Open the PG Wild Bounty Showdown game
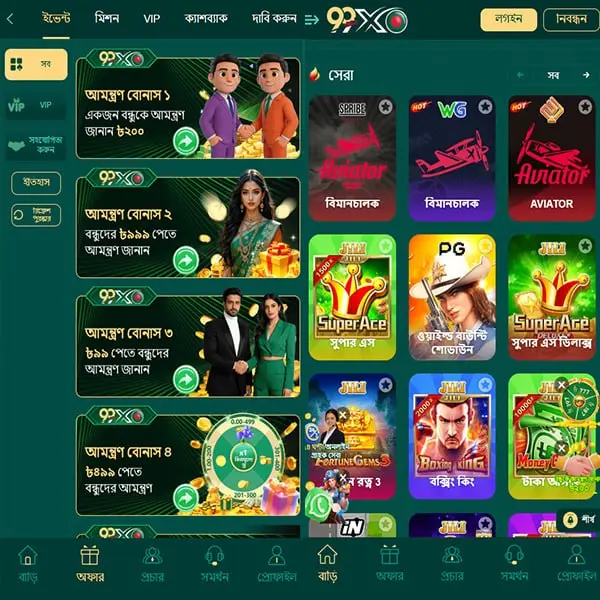This screenshot has height=600, width=600. (451, 296)
